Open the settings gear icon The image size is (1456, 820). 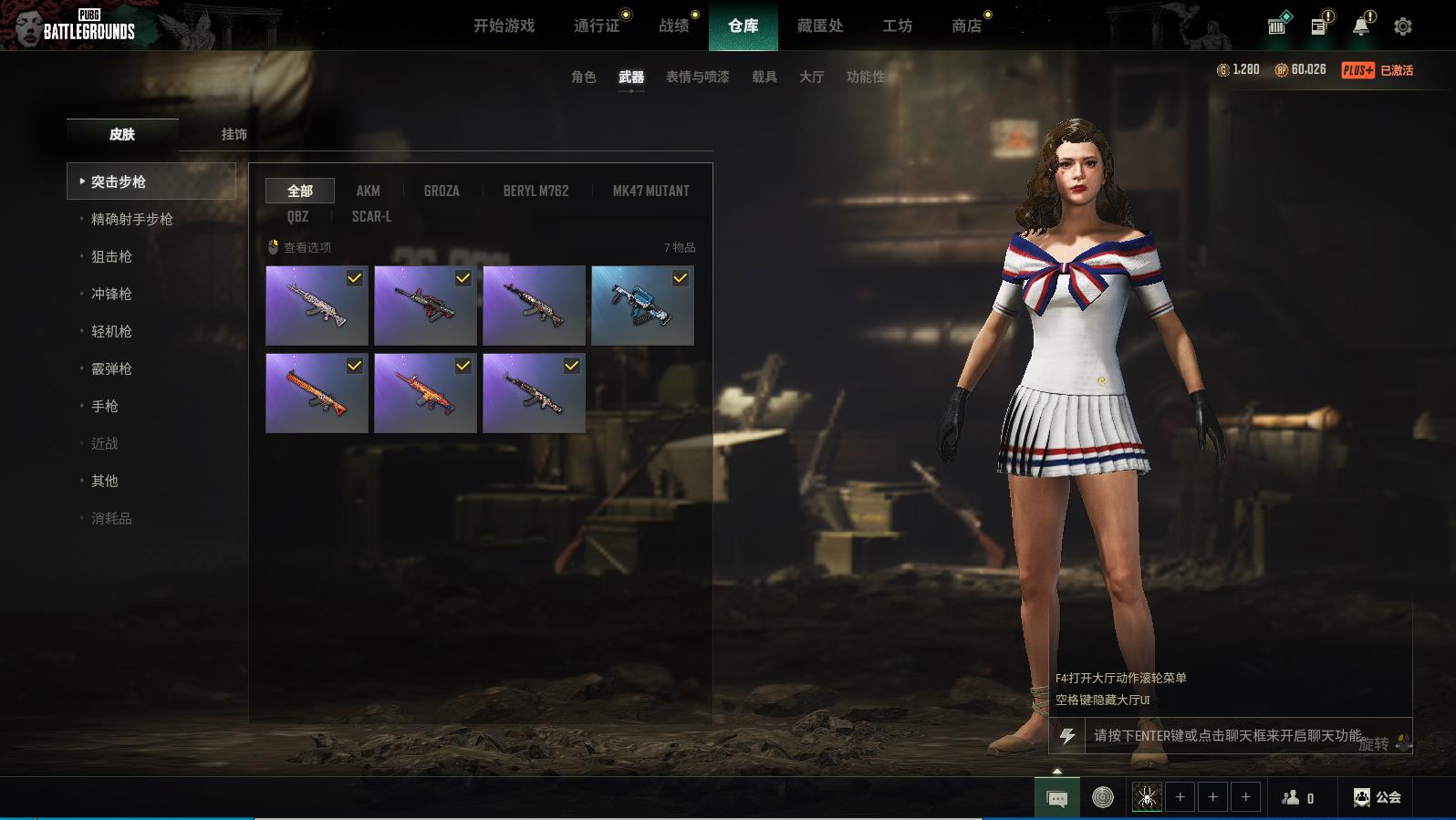1403,26
